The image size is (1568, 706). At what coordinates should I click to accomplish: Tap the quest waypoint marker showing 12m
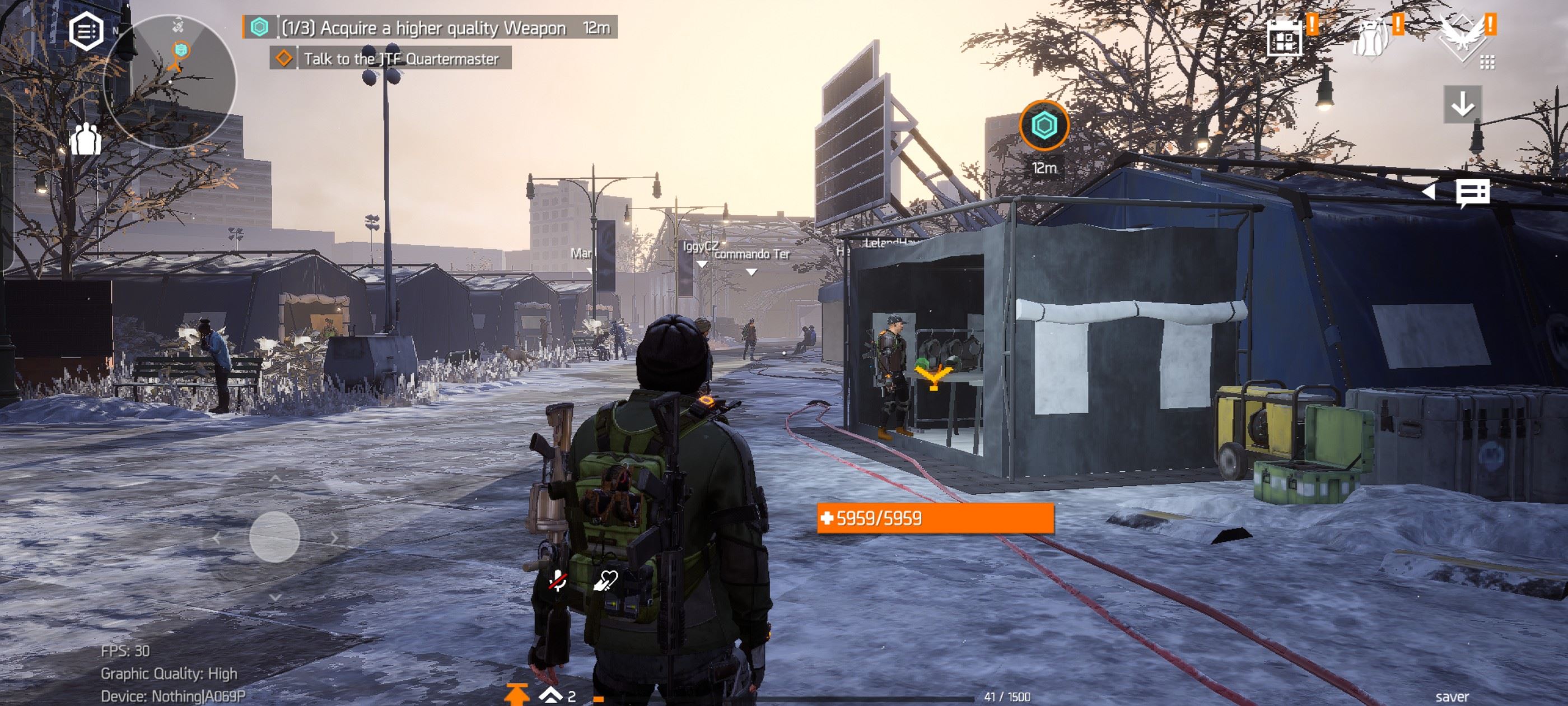tap(1044, 126)
